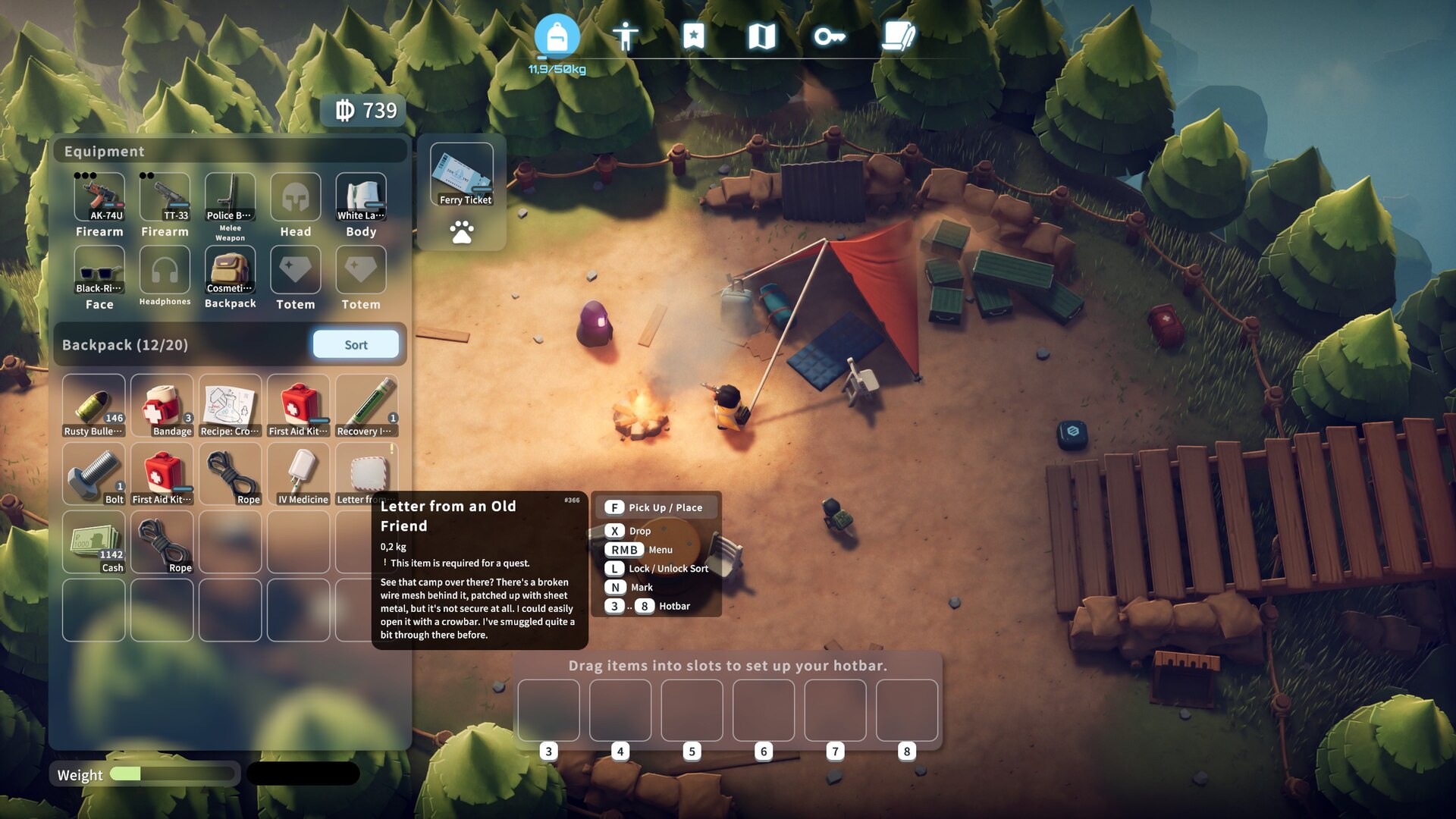Open the pet paw slot

pyautogui.click(x=462, y=231)
